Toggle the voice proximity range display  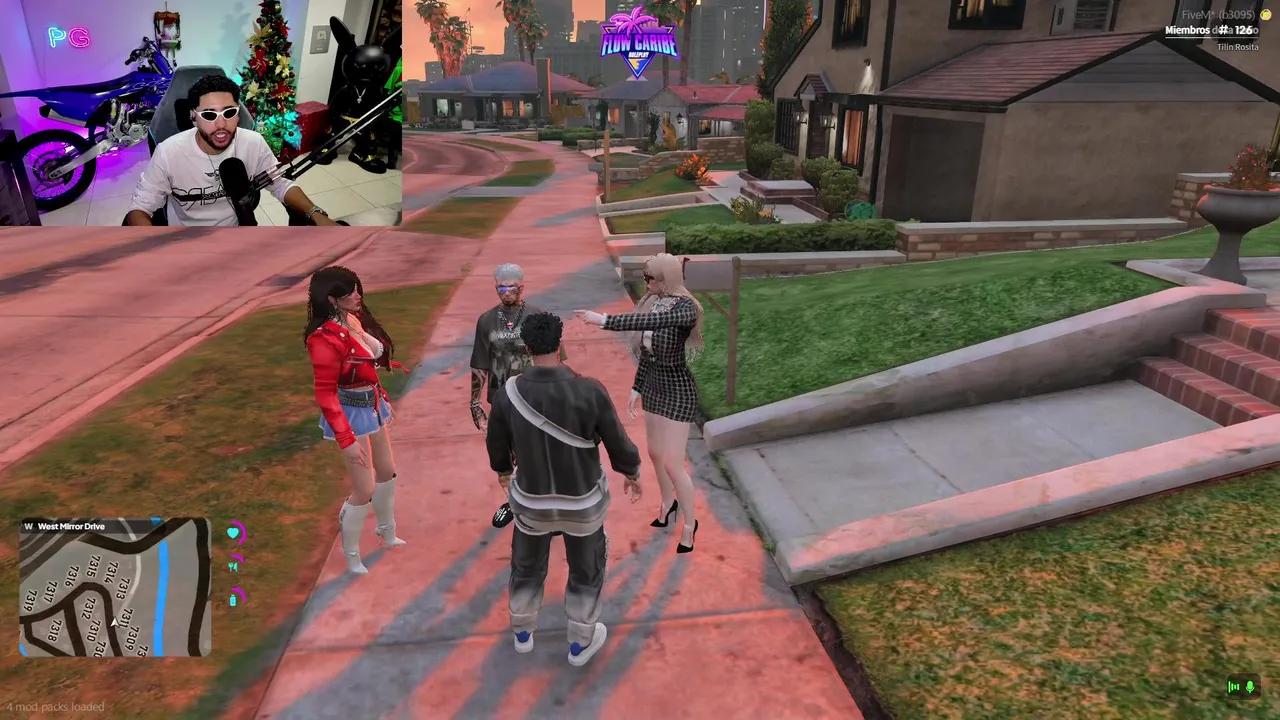(x=1233, y=687)
